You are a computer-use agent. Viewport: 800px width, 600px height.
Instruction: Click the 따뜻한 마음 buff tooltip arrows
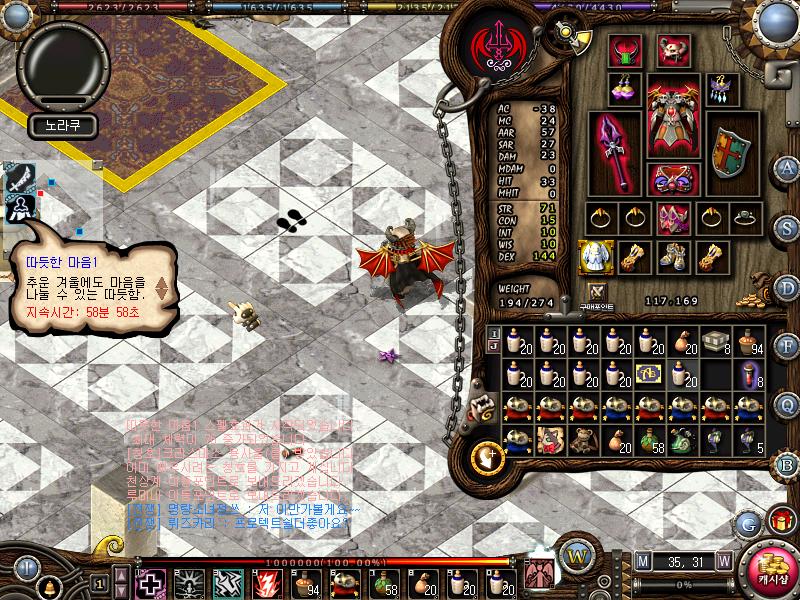[x=161, y=289]
